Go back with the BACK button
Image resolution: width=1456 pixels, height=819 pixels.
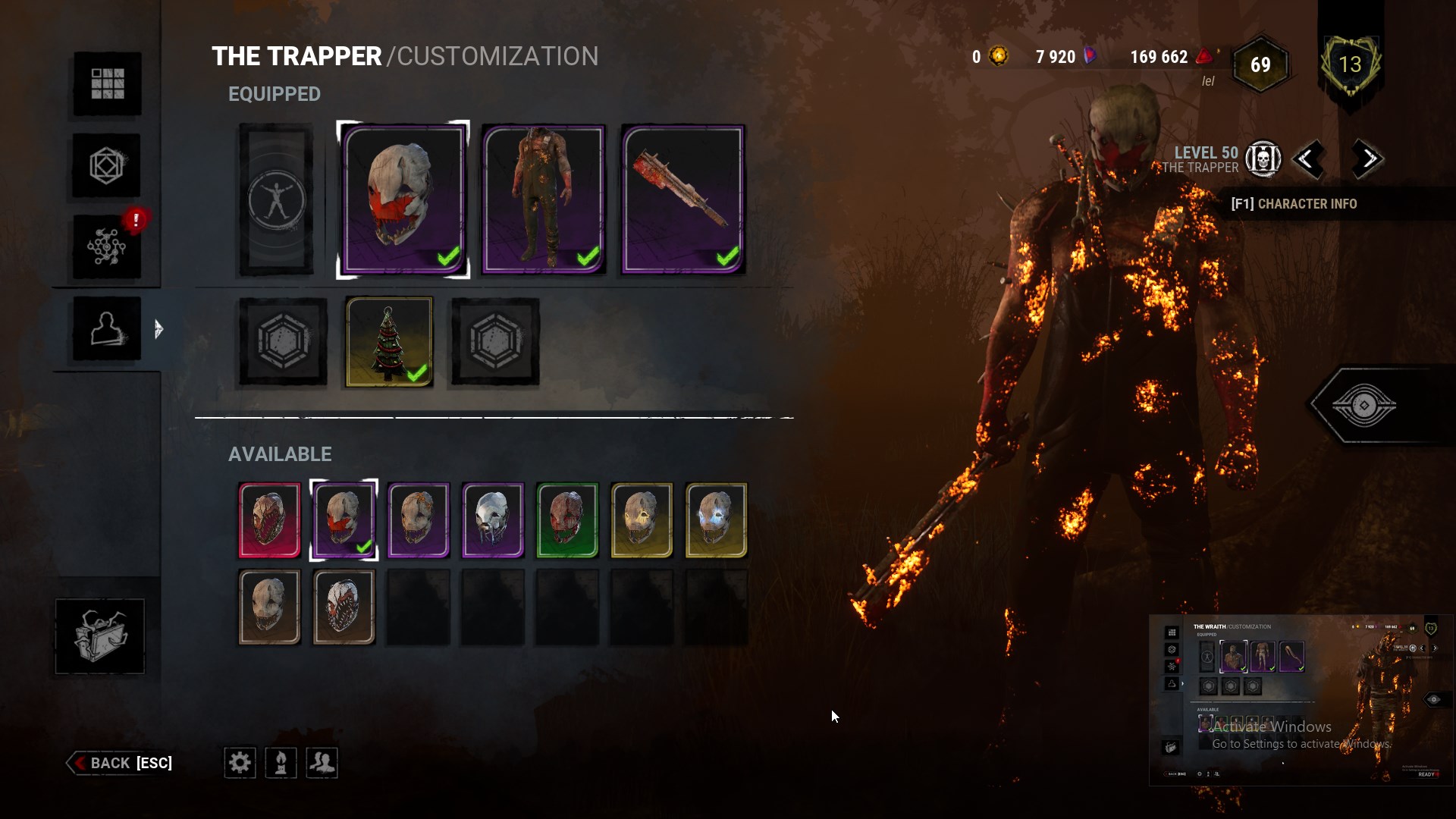click(121, 763)
